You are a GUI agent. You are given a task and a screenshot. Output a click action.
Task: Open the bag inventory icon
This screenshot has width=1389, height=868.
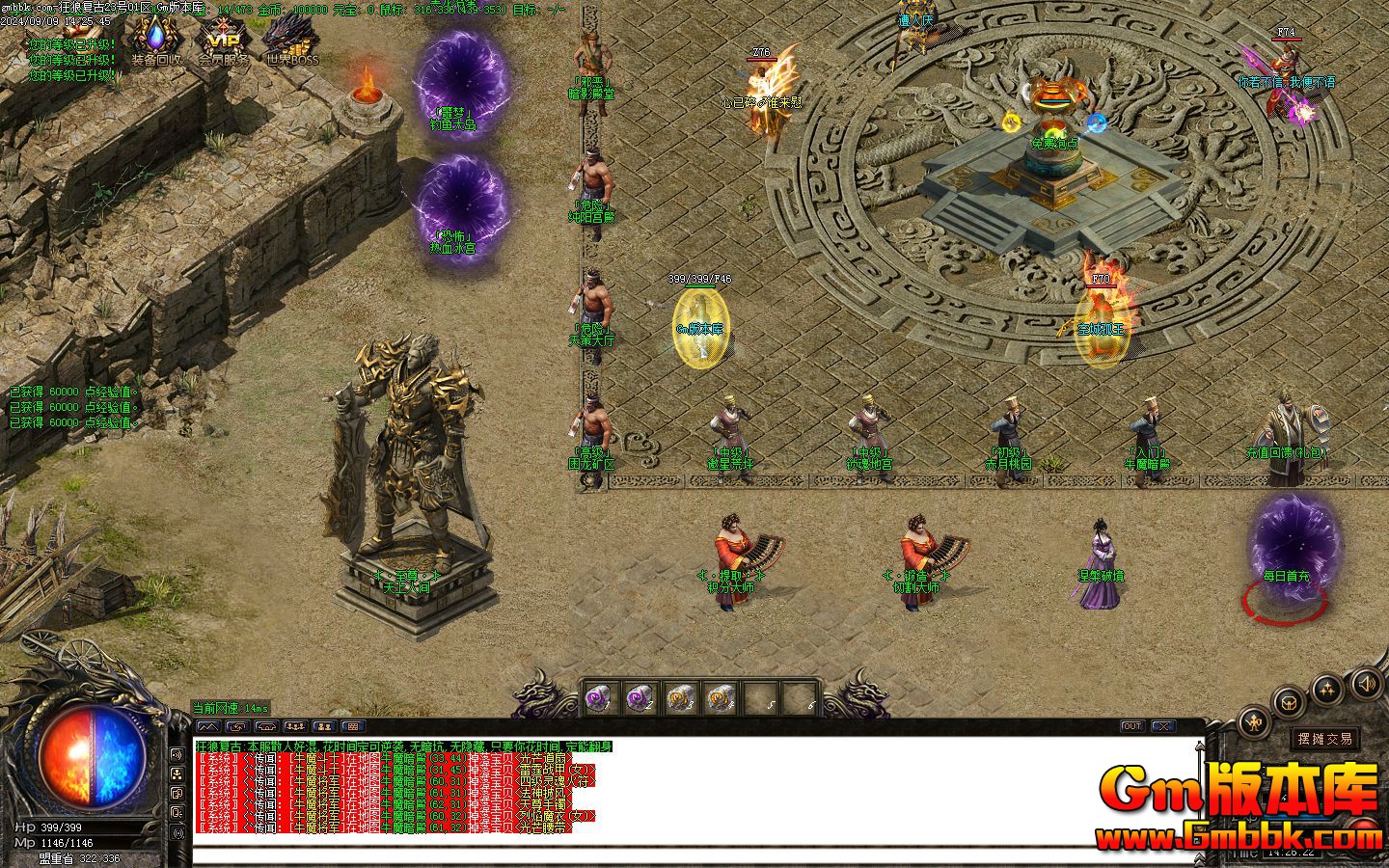point(1287,701)
